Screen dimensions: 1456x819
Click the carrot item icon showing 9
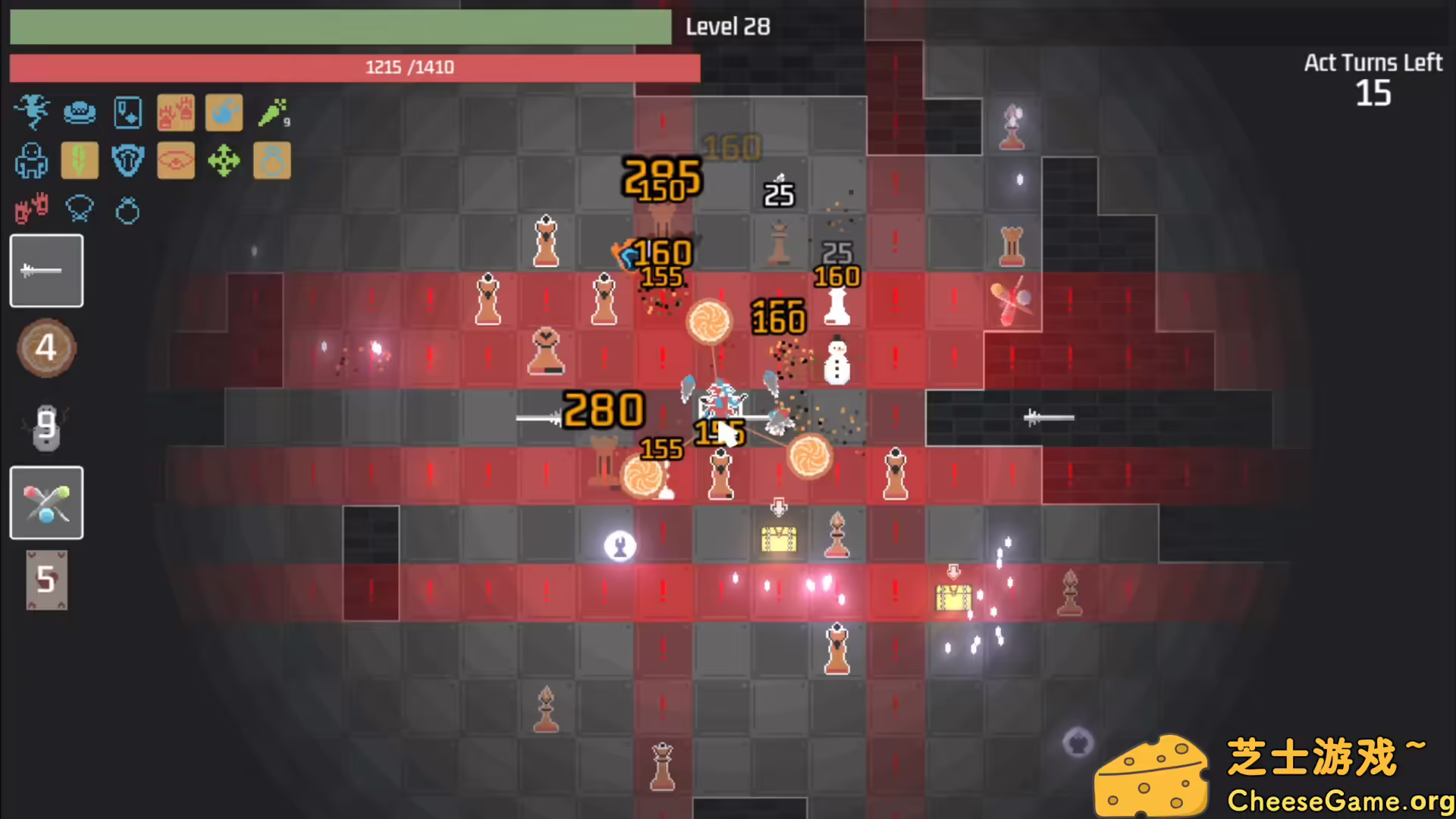(x=273, y=112)
